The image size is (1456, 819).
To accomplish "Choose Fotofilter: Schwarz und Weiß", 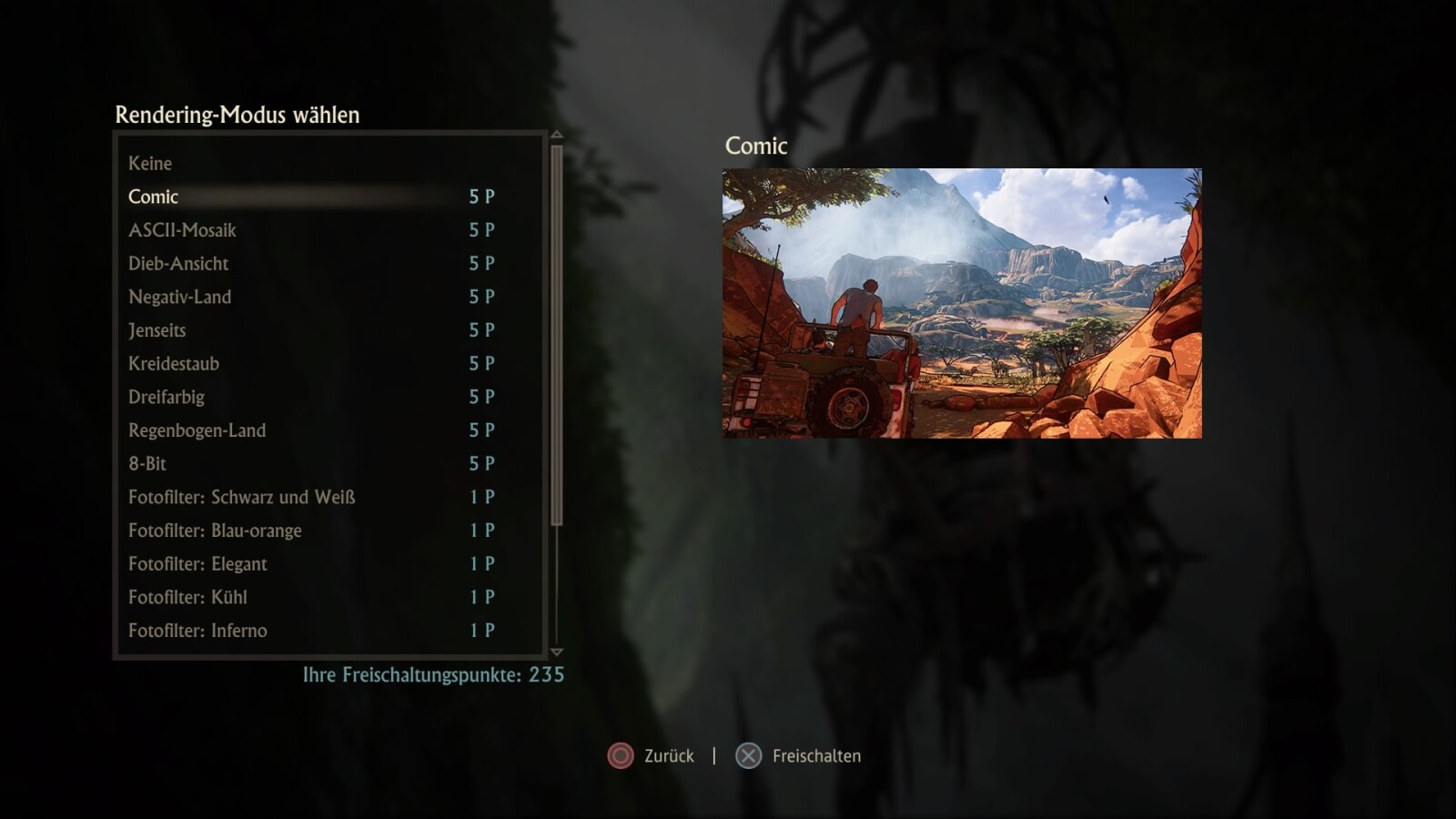I will [x=241, y=497].
